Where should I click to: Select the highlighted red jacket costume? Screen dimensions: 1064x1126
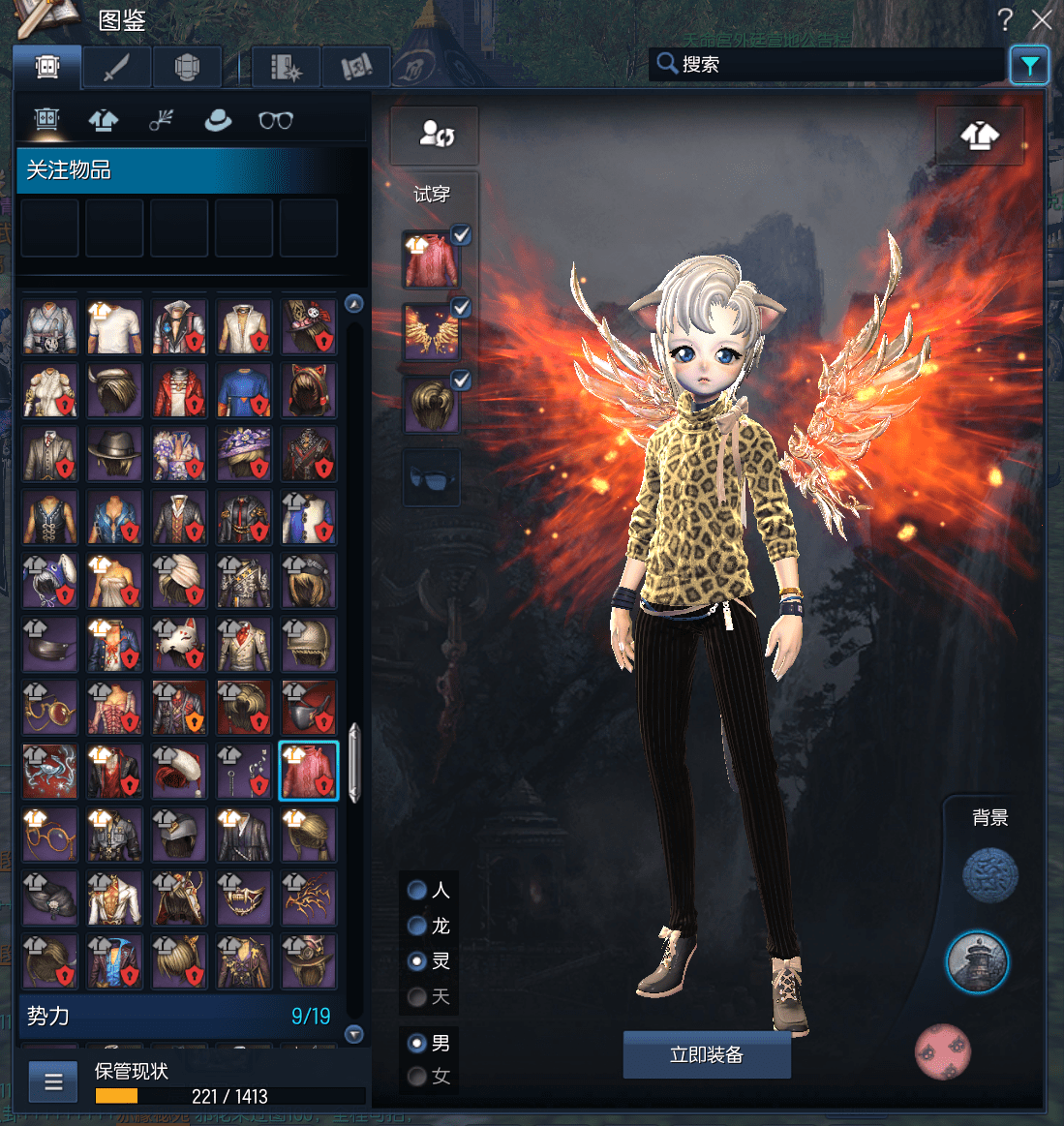[x=309, y=771]
